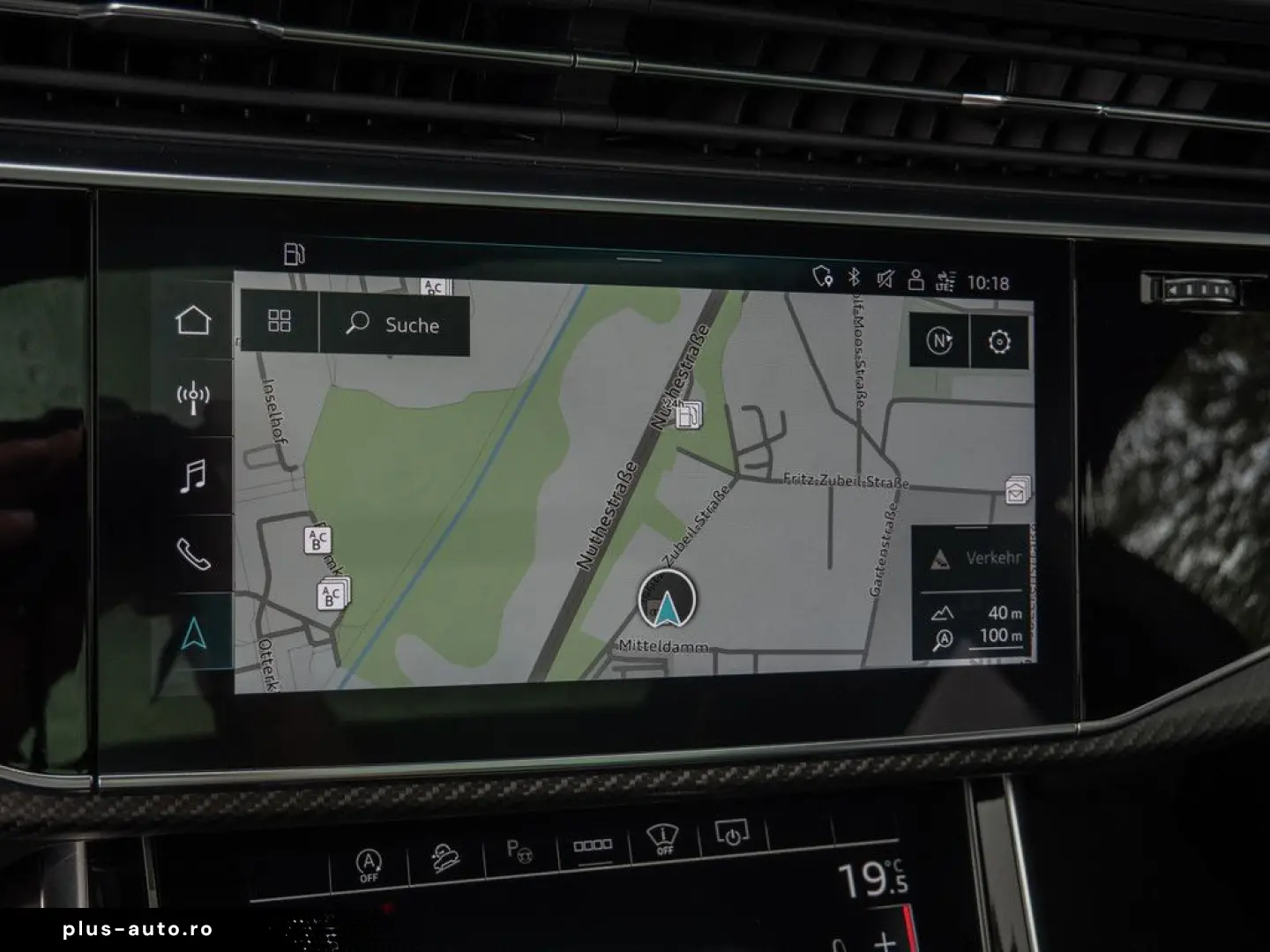
Task: Open the apps grid next to Suche
Action: coord(280,324)
